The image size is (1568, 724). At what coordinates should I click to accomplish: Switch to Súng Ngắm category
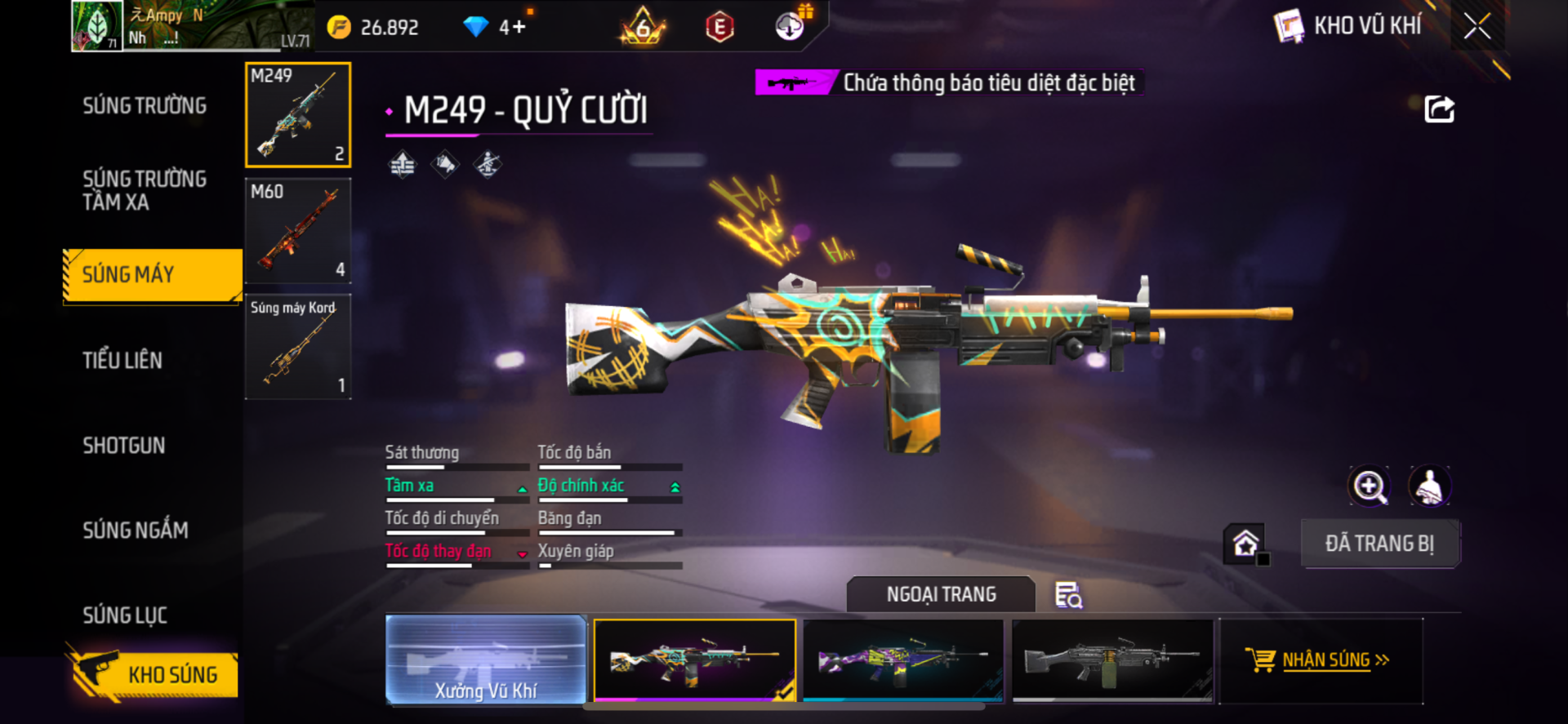point(136,531)
